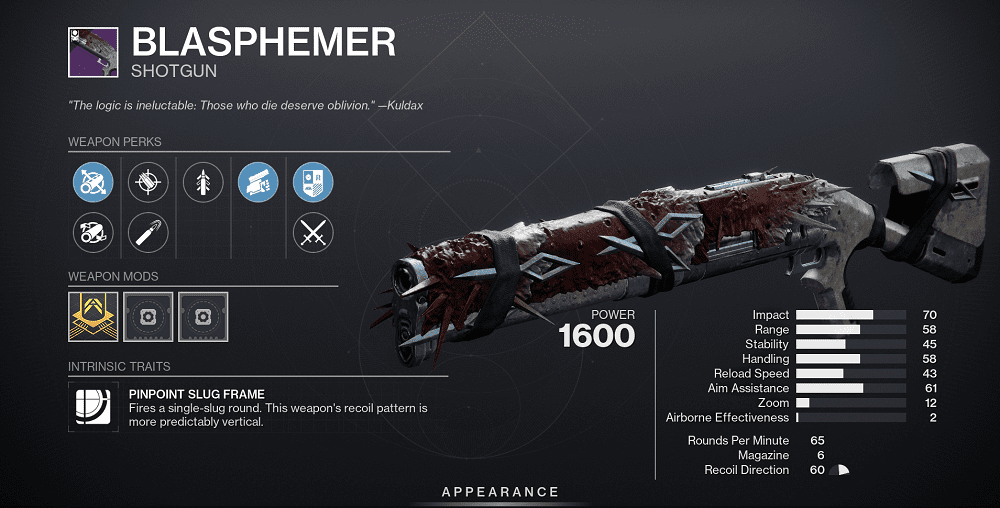Inspect the upright spiked-round trait perk
This screenshot has width=1000, height=508.
click(203, 183)
